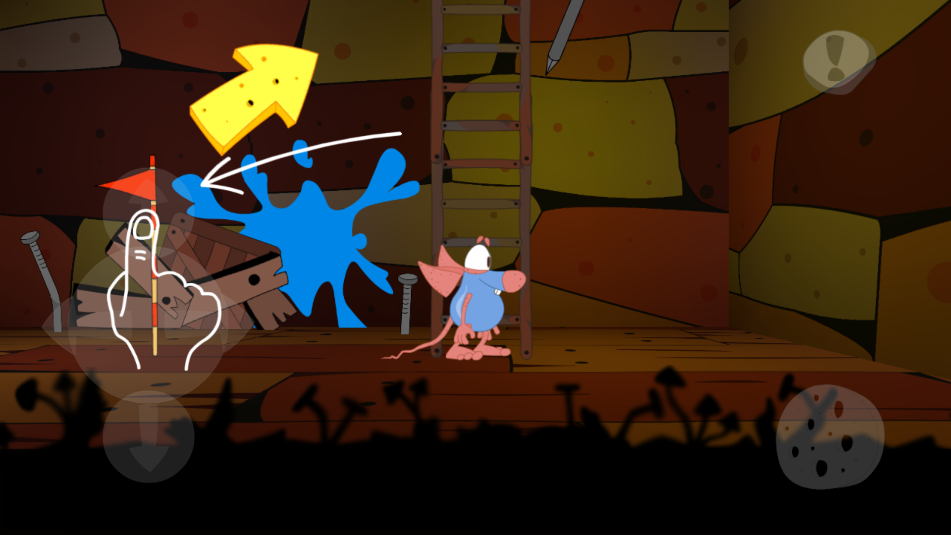Tap the cheese action button

tap(829, 437)
